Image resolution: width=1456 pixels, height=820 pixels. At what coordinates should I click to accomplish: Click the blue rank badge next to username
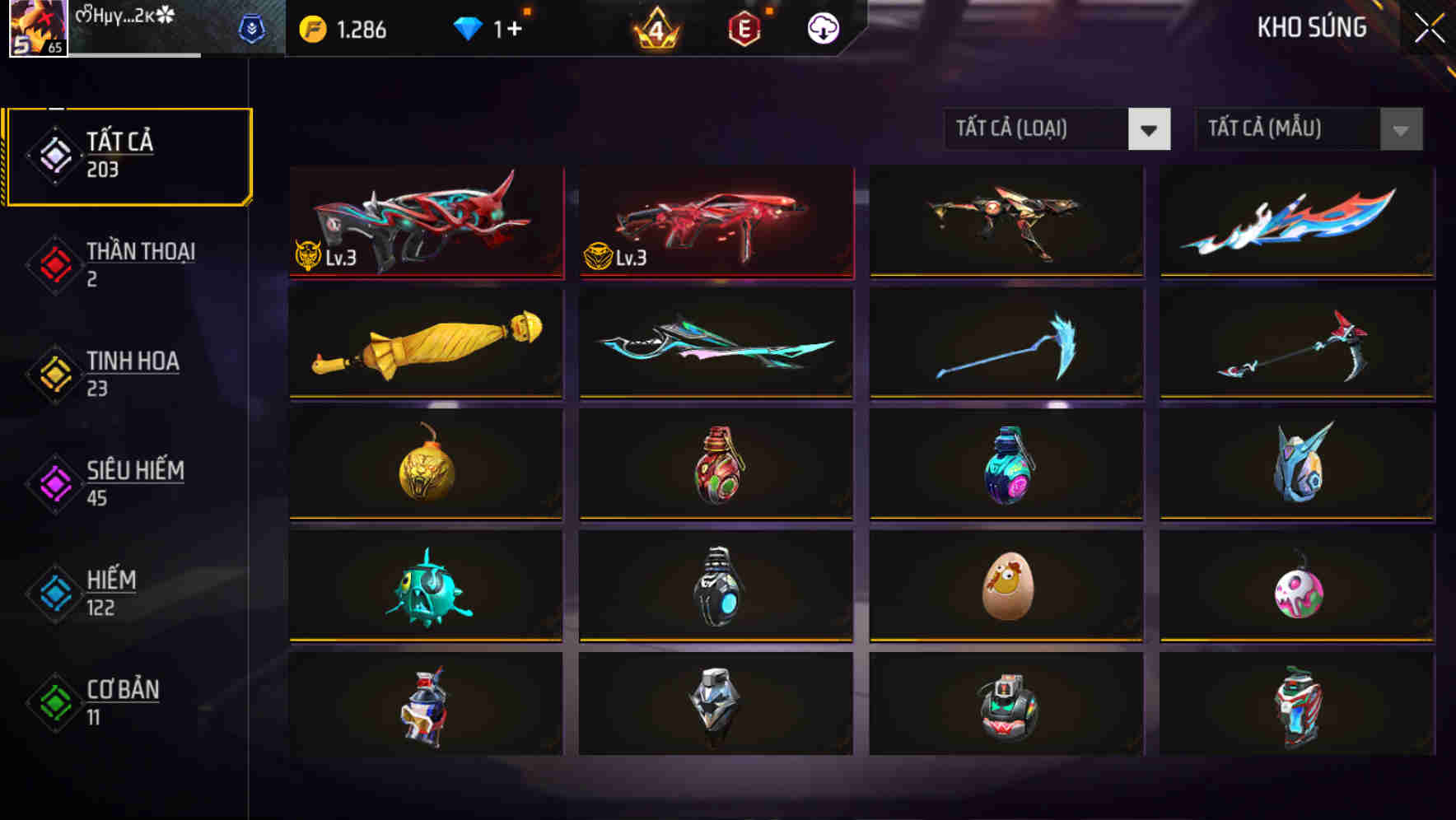pos(255,27)
